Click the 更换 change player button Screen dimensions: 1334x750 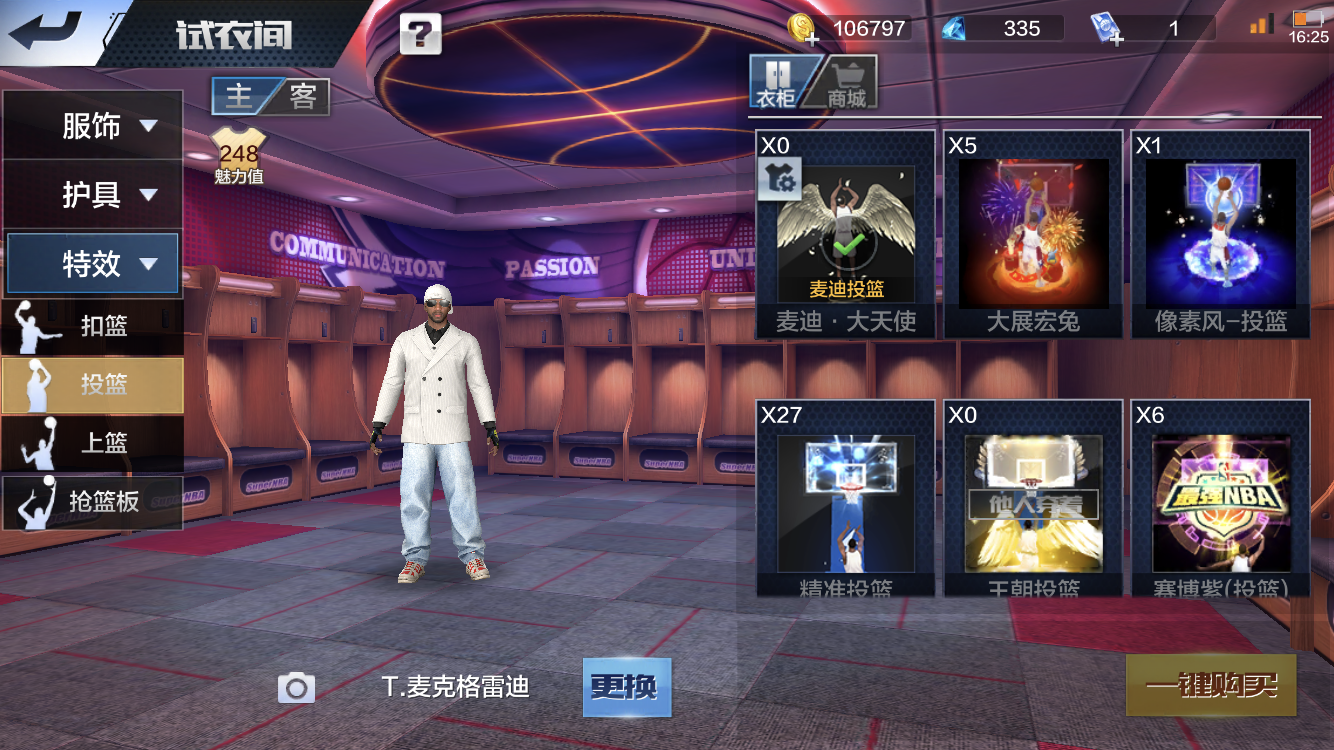coord(626,687)
